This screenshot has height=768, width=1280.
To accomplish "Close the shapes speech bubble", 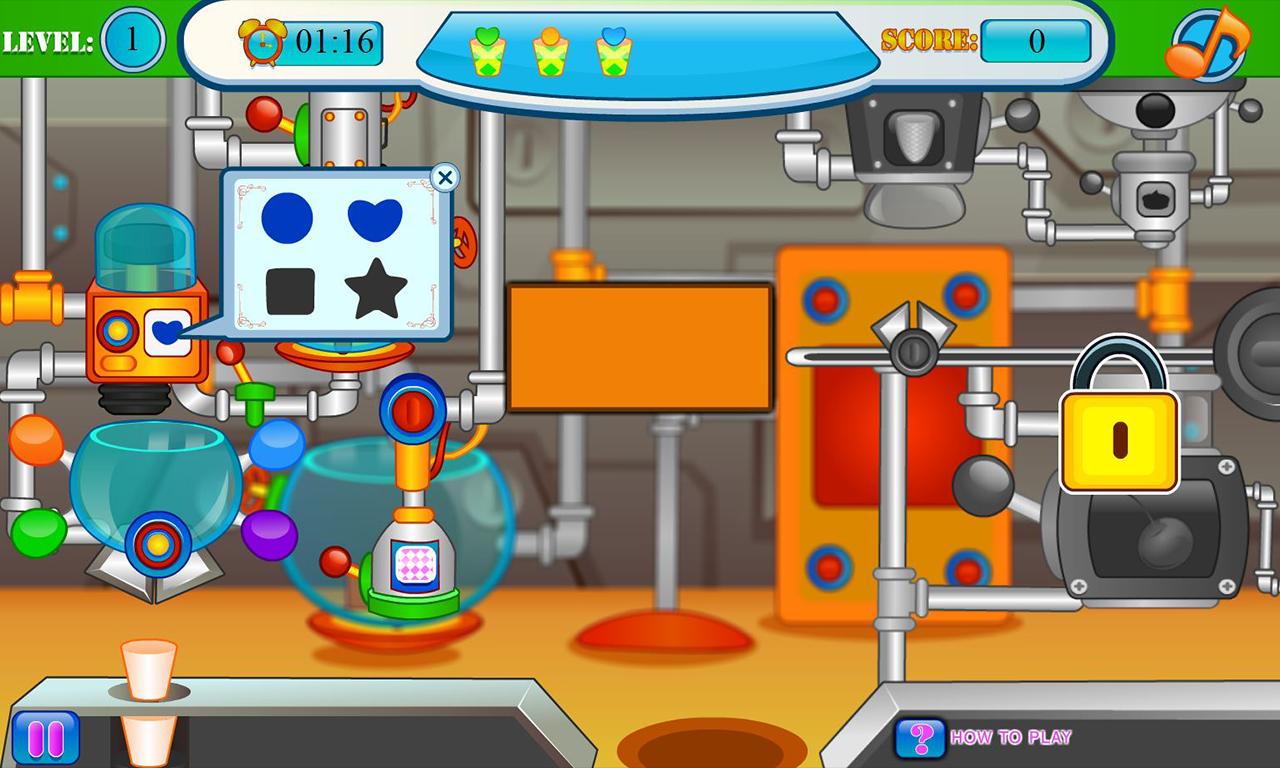I will click(x=446, y=178).
